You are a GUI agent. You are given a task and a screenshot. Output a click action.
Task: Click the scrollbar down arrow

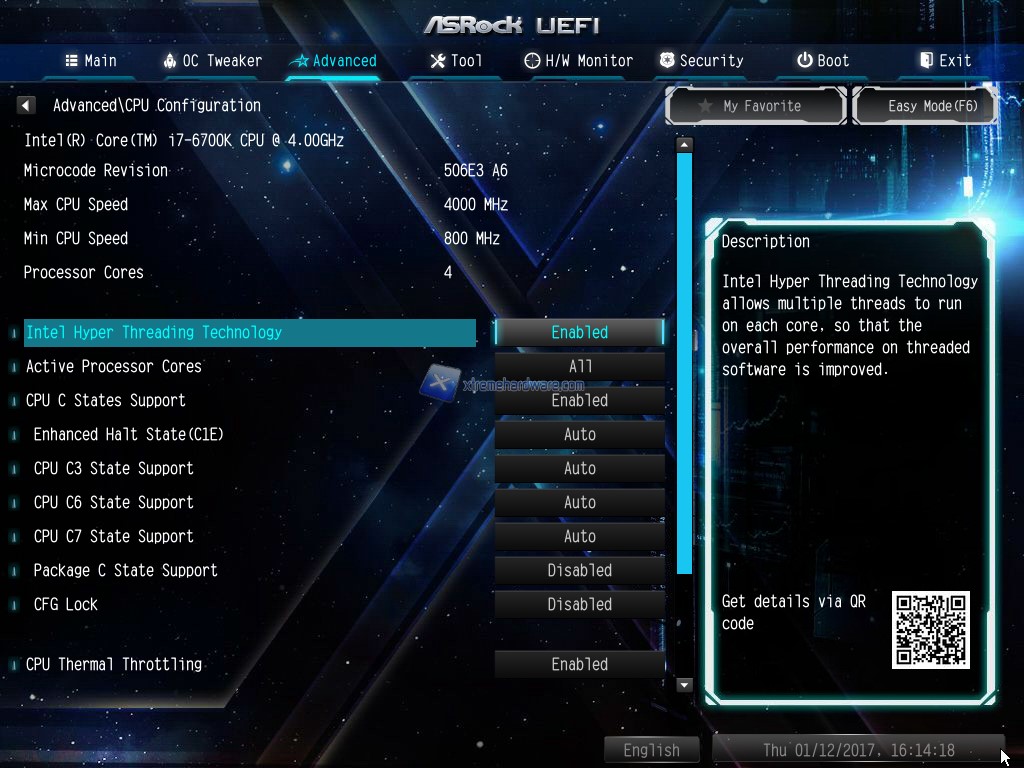684,685
